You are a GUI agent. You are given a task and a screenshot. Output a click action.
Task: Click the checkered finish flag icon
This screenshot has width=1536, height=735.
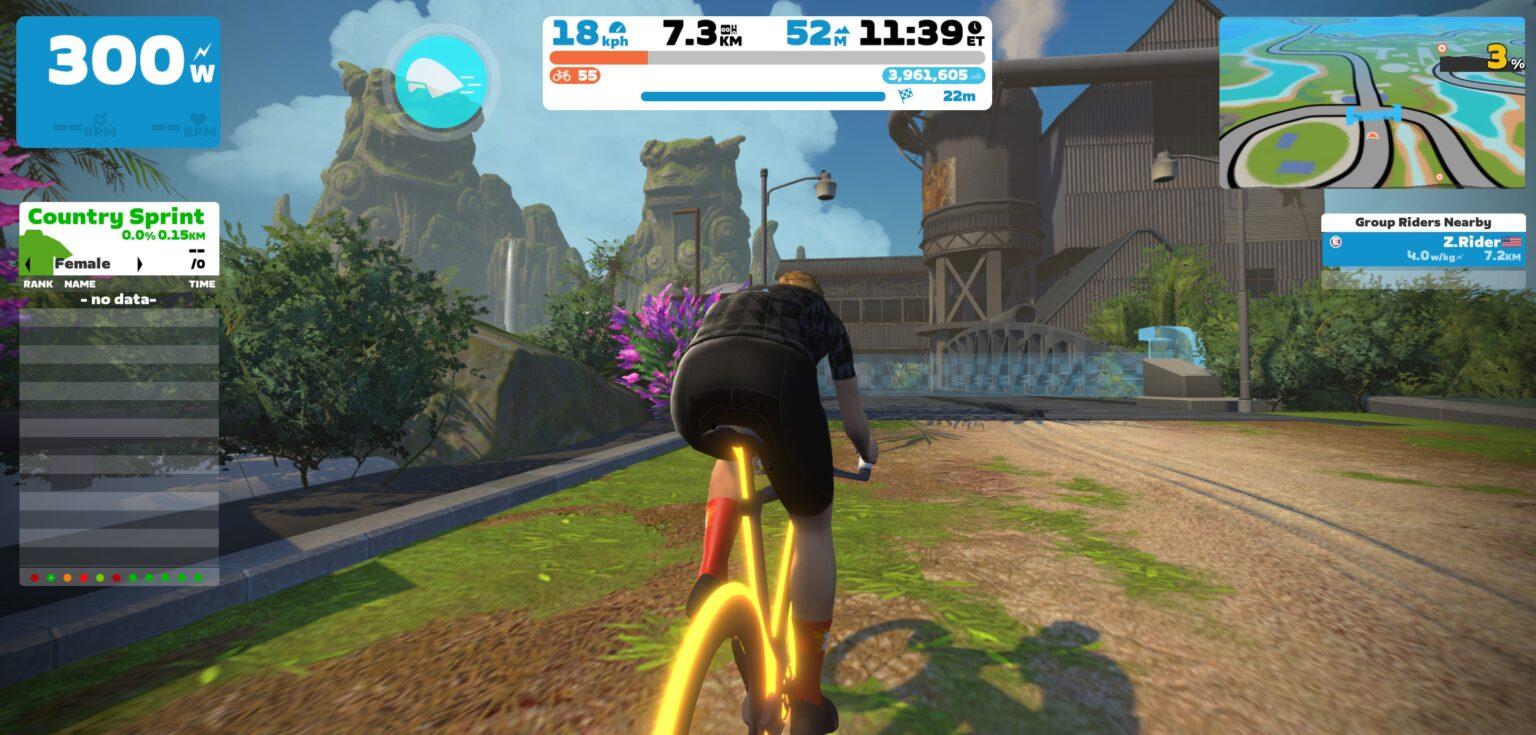(907, 95)
